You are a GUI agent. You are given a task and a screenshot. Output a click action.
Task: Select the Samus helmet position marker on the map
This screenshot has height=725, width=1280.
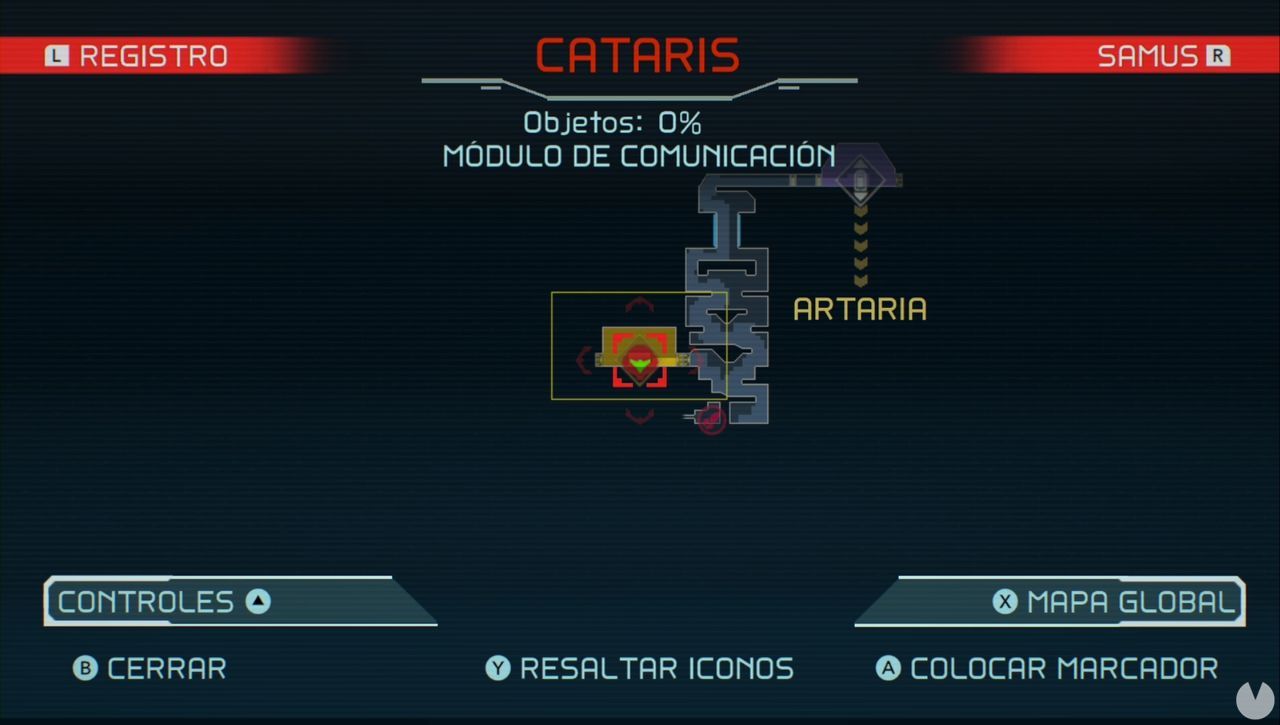[x=639, y=360]
